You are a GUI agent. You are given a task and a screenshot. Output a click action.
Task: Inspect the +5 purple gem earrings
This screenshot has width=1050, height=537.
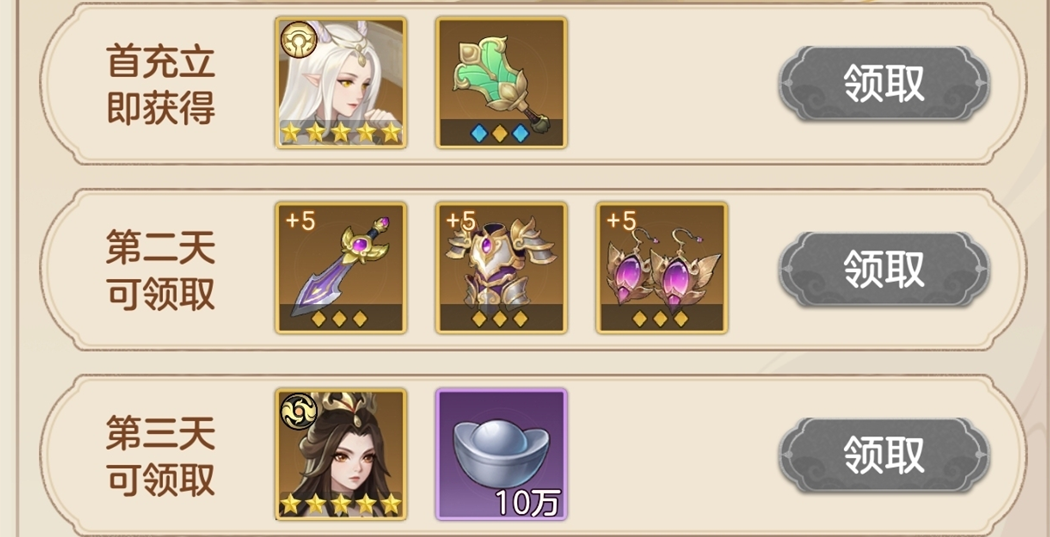click(661, 267)
